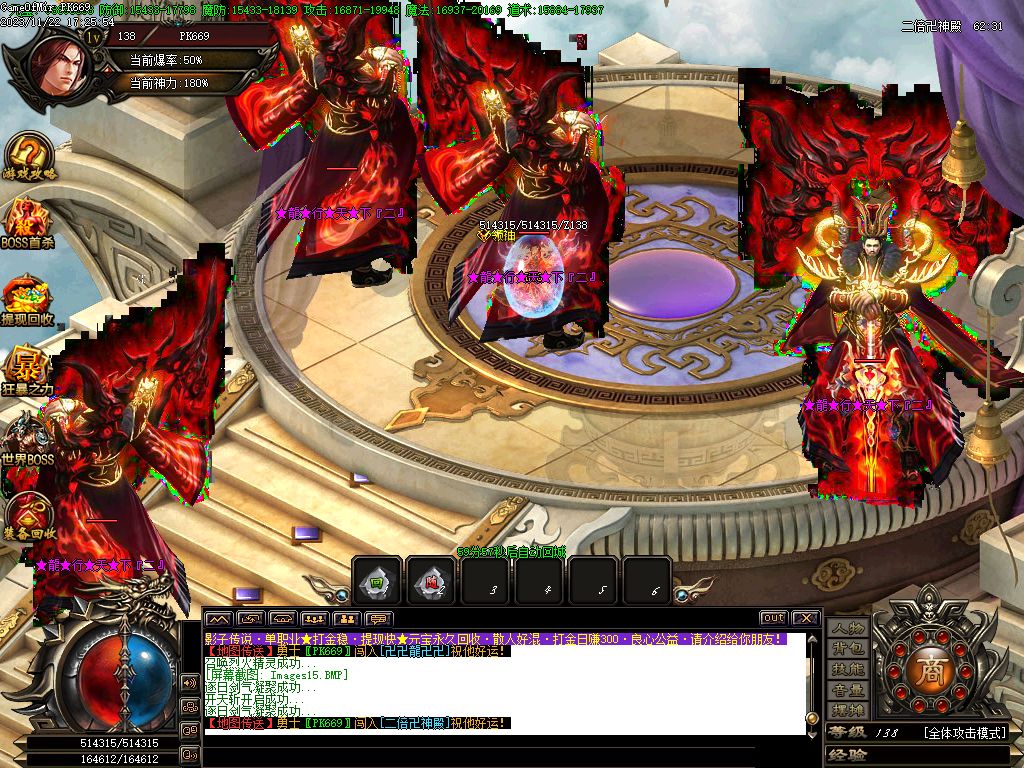Screen dimensions: 1024x768
Task: Open the 音量 volume settings
Action: click(848, 690)
